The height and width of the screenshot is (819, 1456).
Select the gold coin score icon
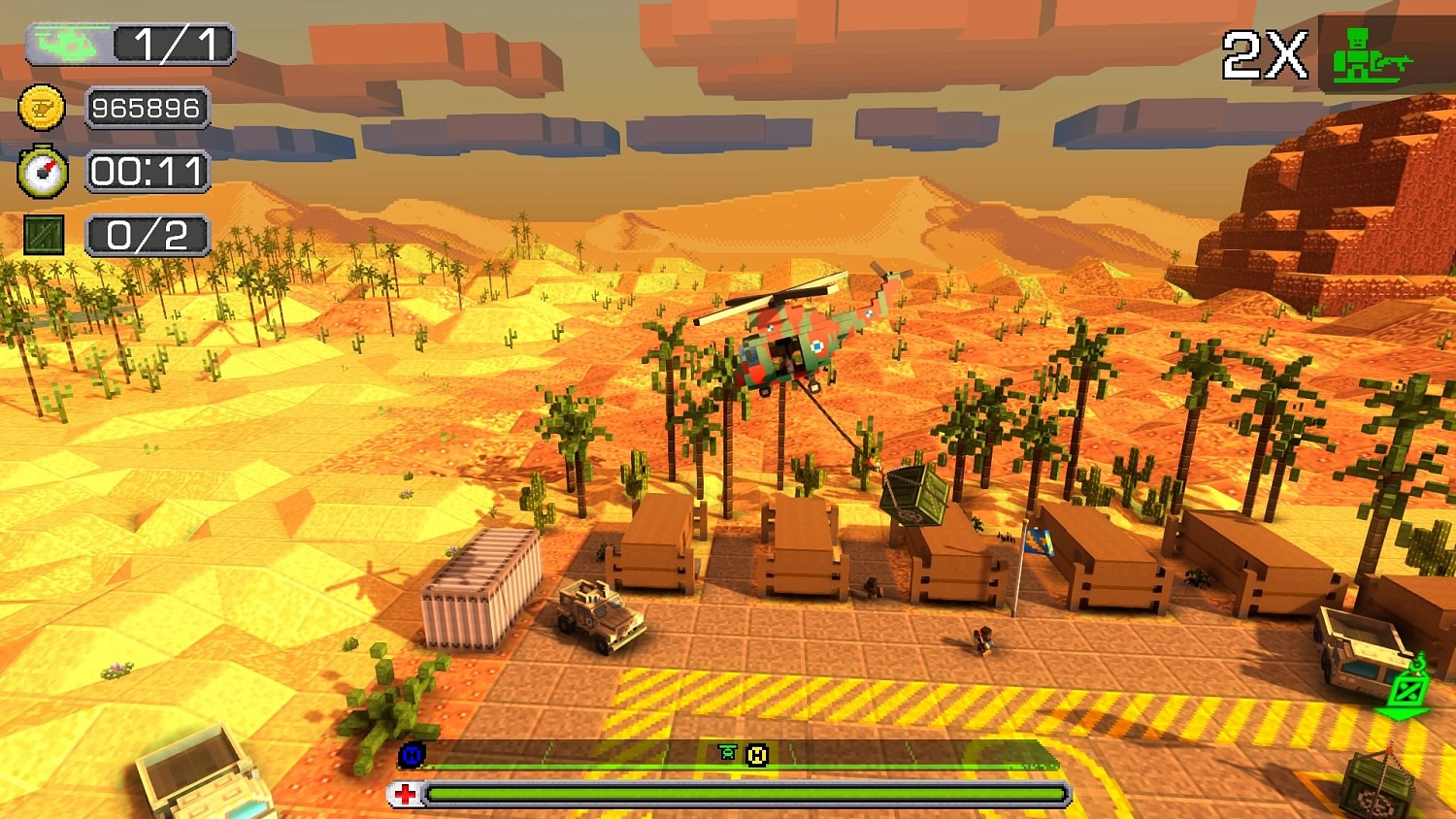[44, 108]
